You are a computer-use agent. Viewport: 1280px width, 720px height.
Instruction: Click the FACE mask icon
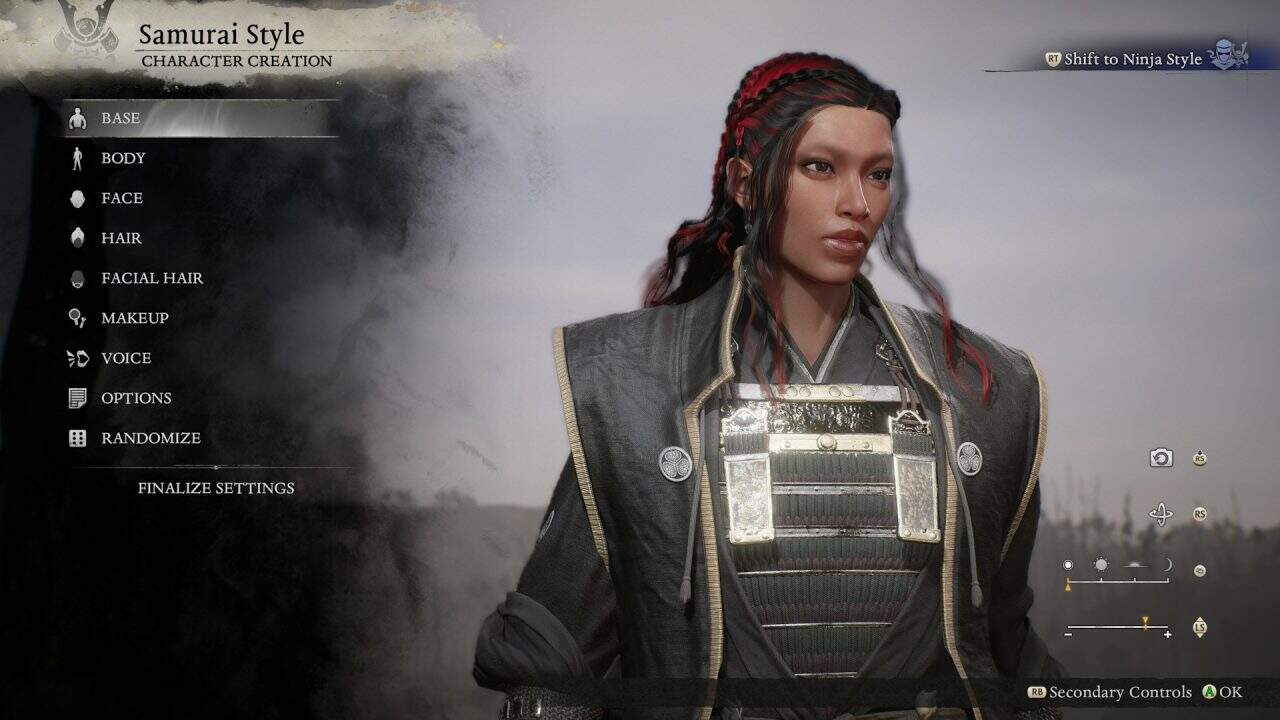tap(77, 198)
